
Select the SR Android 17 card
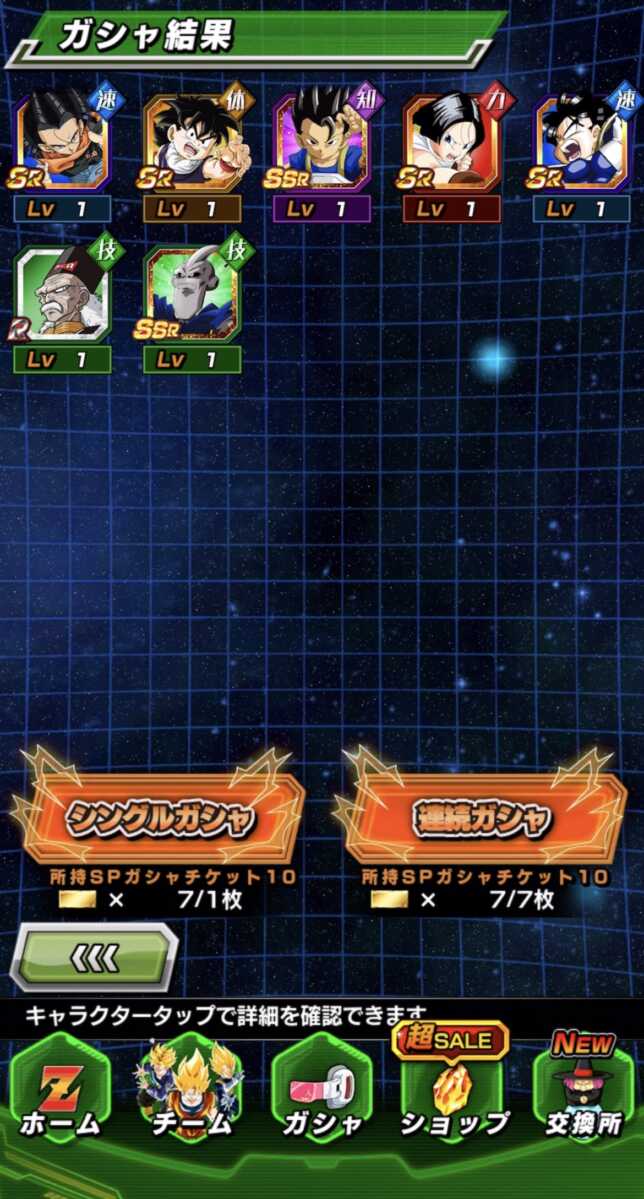pyautogui.click(x=62, y=142)
